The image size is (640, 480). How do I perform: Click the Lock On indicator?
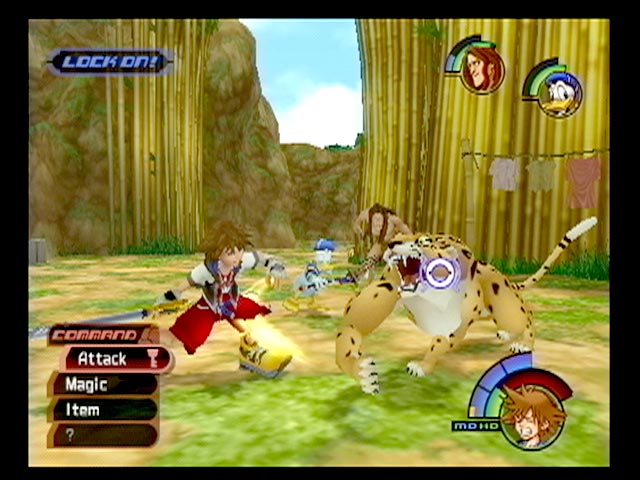click(x=110, y=62)
